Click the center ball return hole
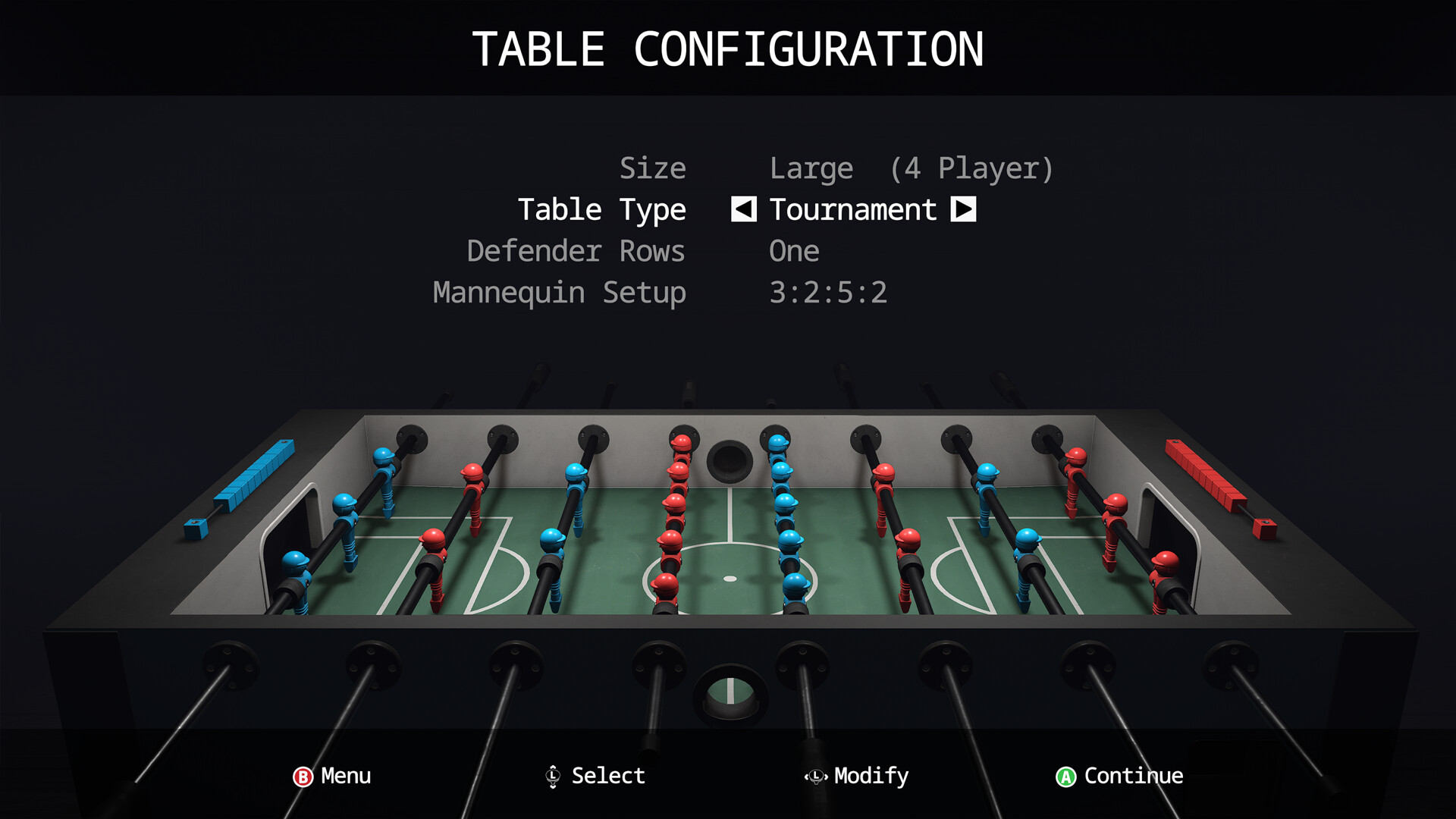 (730, 459)
